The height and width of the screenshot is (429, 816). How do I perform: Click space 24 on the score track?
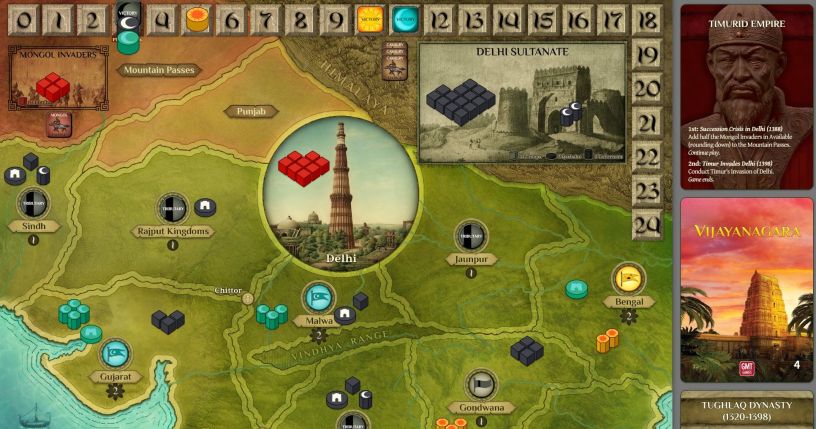(647, 224)
